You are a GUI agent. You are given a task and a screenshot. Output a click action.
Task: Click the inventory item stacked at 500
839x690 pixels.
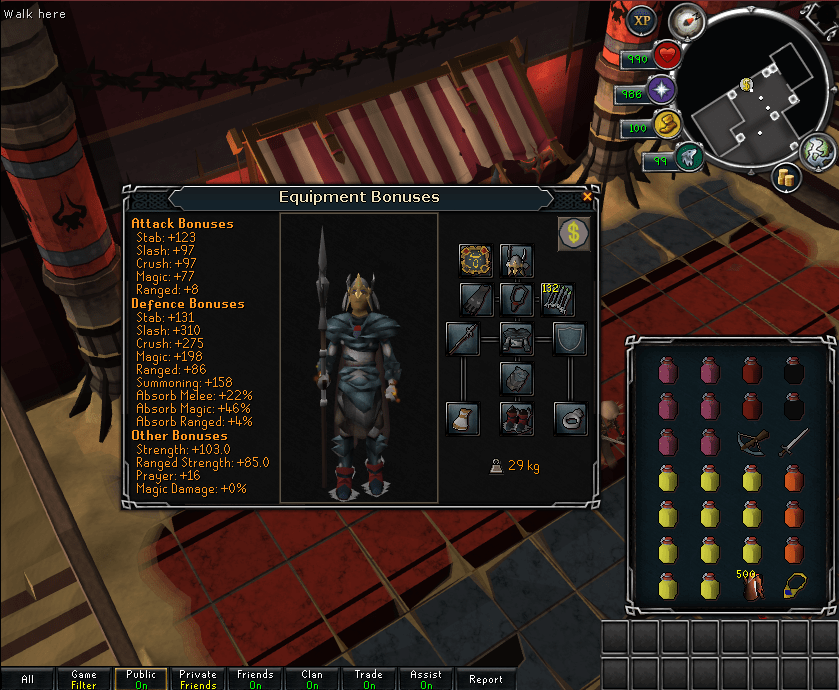752,587
